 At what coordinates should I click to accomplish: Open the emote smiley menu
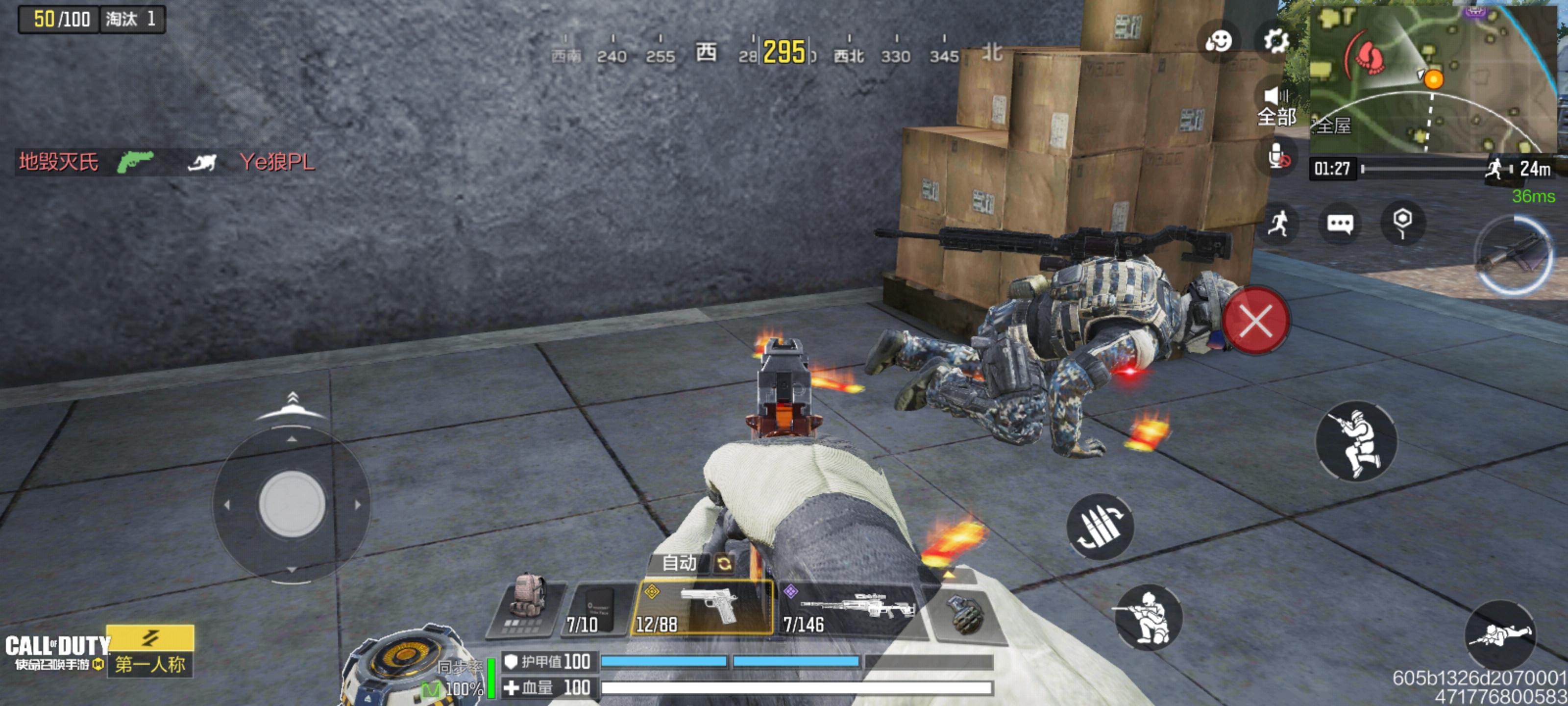1219,41
